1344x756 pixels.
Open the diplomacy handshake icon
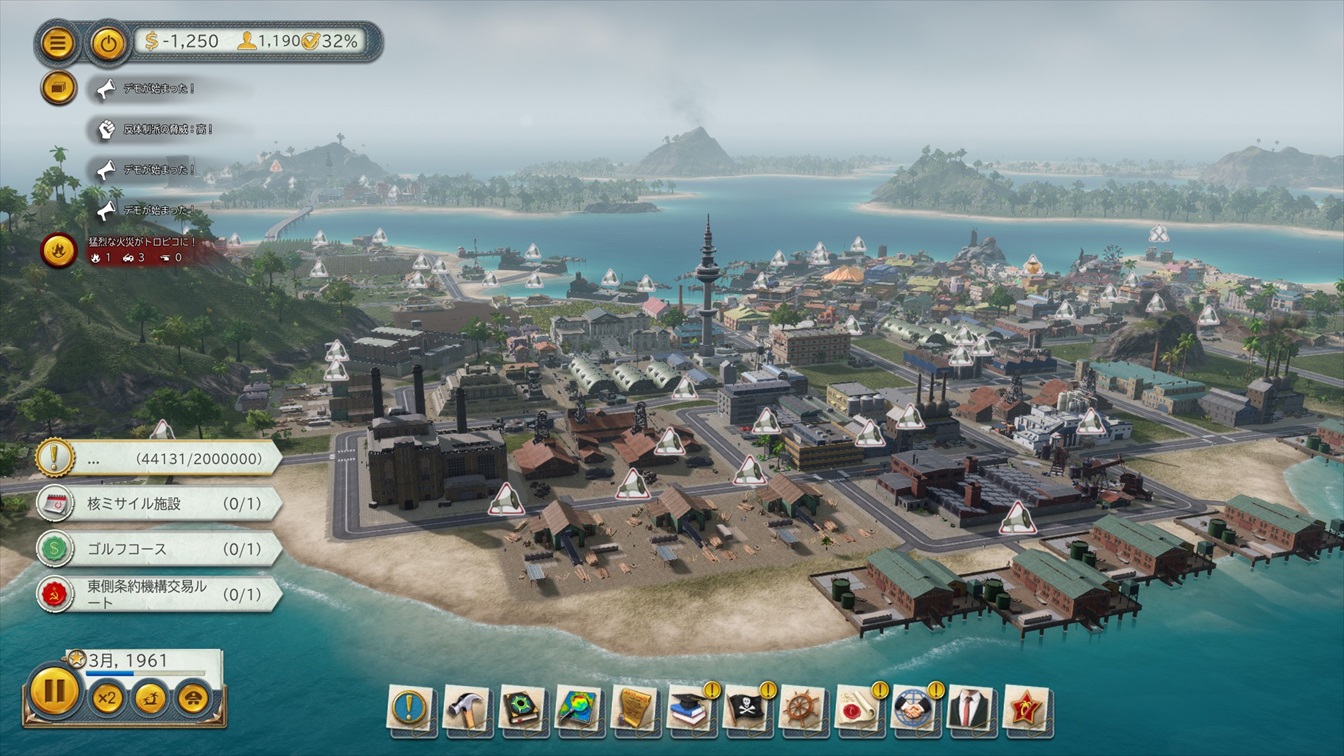pos(914,708)
